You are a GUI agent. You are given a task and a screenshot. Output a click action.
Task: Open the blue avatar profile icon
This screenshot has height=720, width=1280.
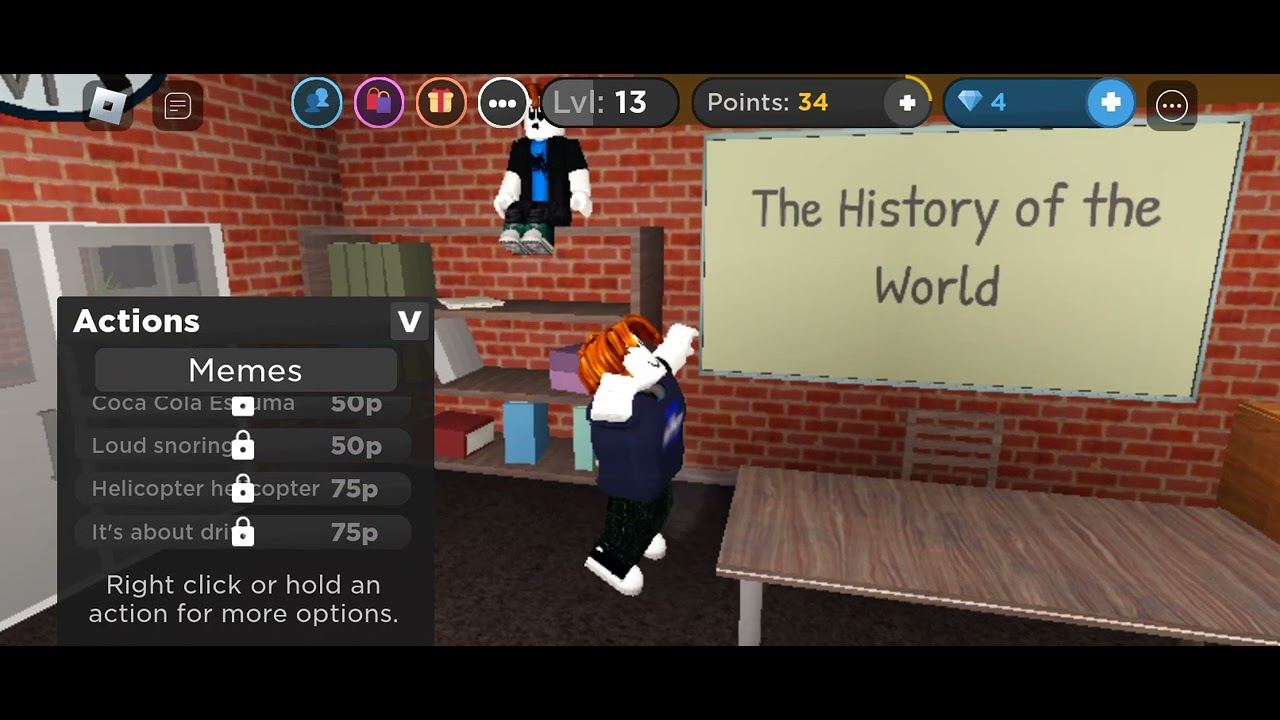(x=317, y=102)
